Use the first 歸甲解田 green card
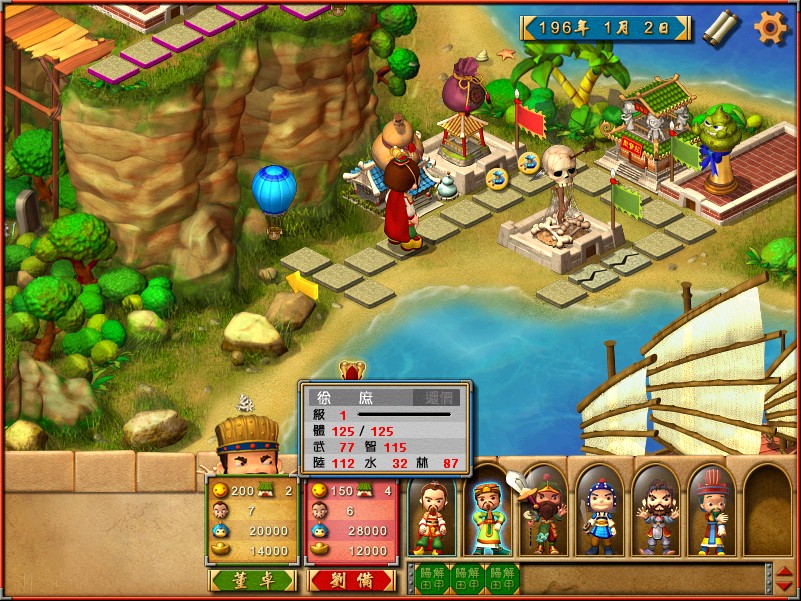This screenshot has height=601, width=801. (431, 578)
